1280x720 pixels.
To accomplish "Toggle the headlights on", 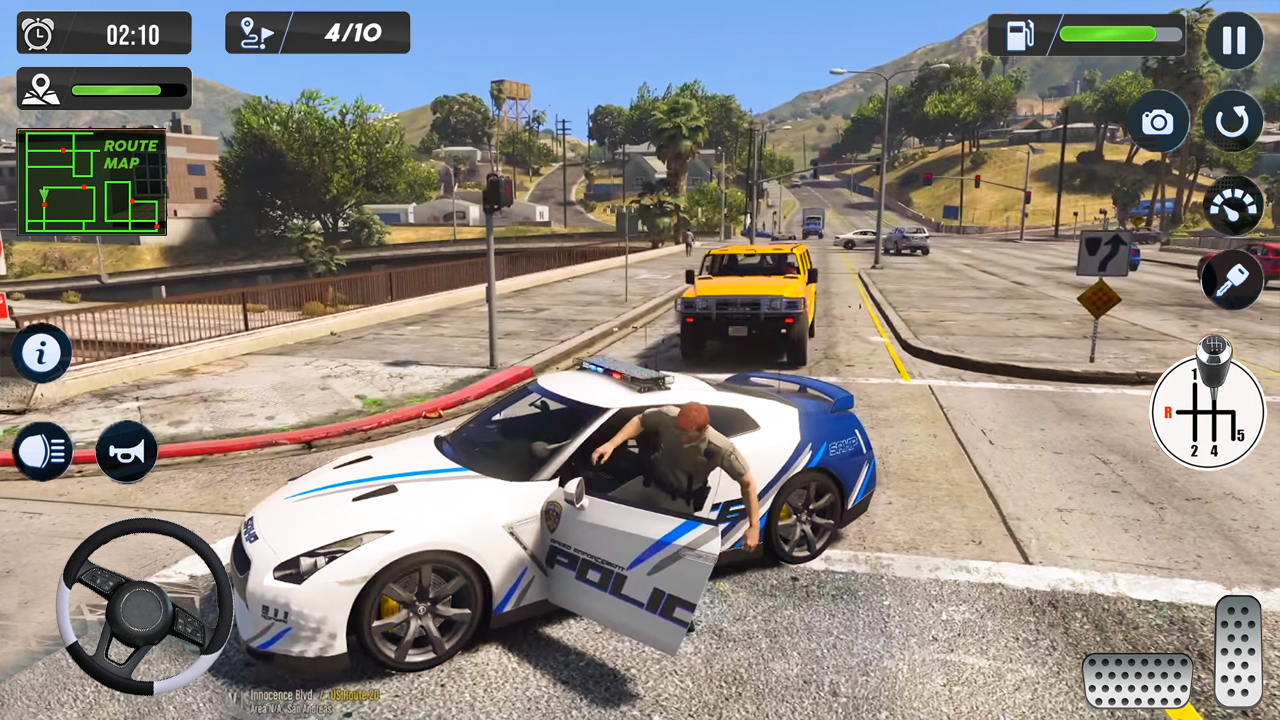I will coord(42,451).
